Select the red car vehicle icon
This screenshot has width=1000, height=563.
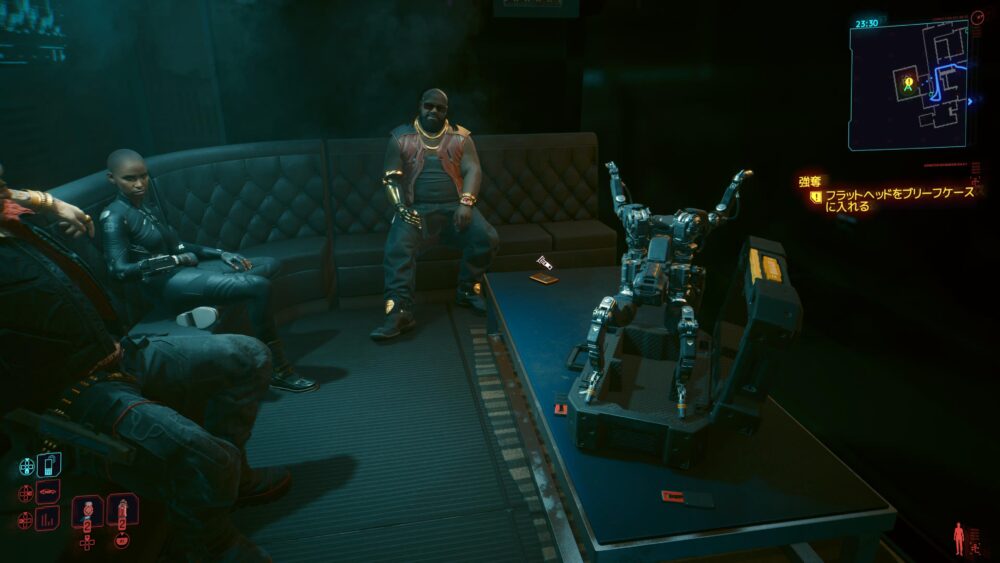pyautogui.click(x=47, y=492)
